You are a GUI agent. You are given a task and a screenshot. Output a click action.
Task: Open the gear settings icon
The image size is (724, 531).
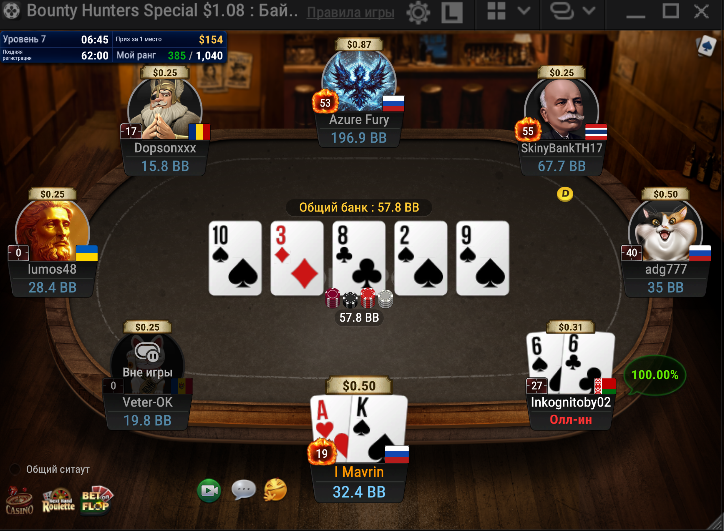pyautogui.click(x=418, y=13)
